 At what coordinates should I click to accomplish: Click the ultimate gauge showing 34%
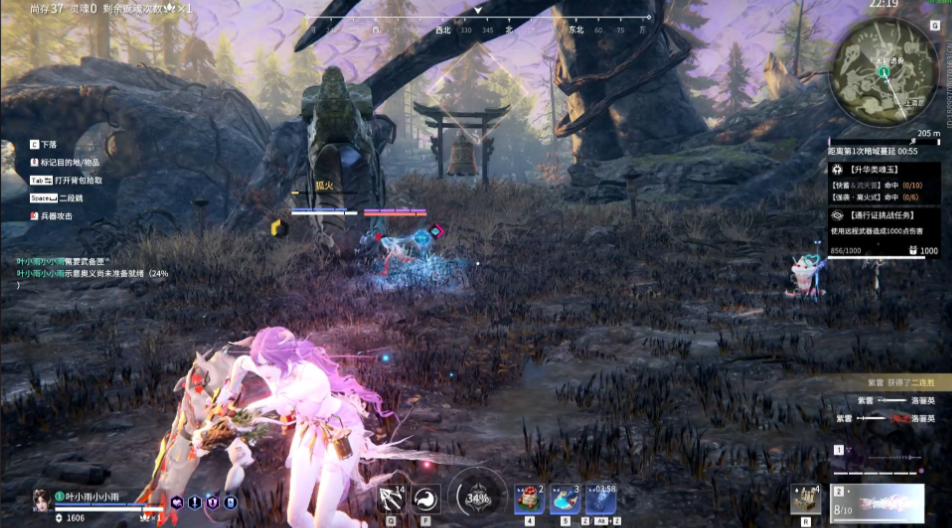[x=478, y=497]
